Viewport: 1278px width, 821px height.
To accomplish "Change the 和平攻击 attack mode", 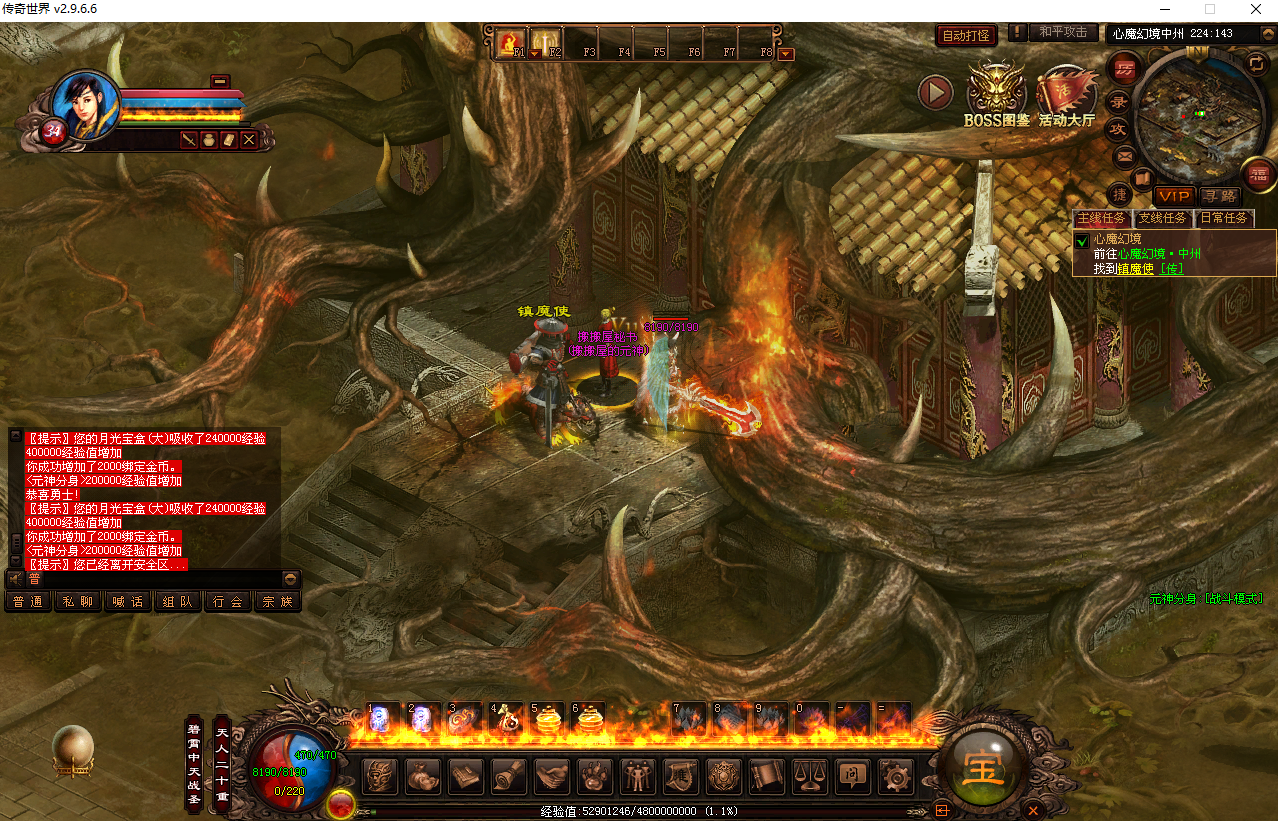I will tap(1062, 32).
